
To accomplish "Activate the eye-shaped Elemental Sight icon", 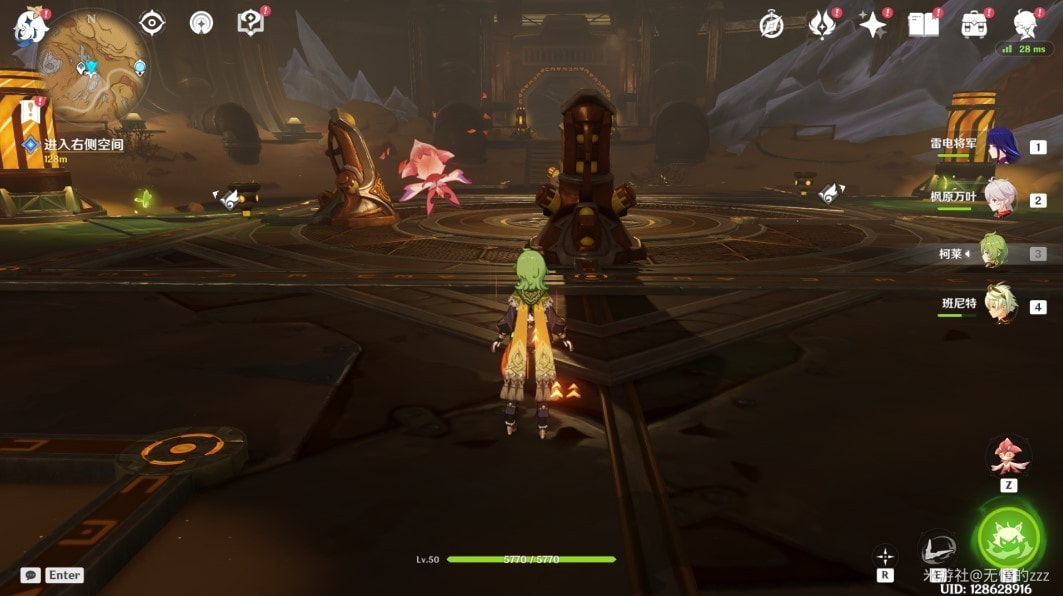I will (152, 22).
